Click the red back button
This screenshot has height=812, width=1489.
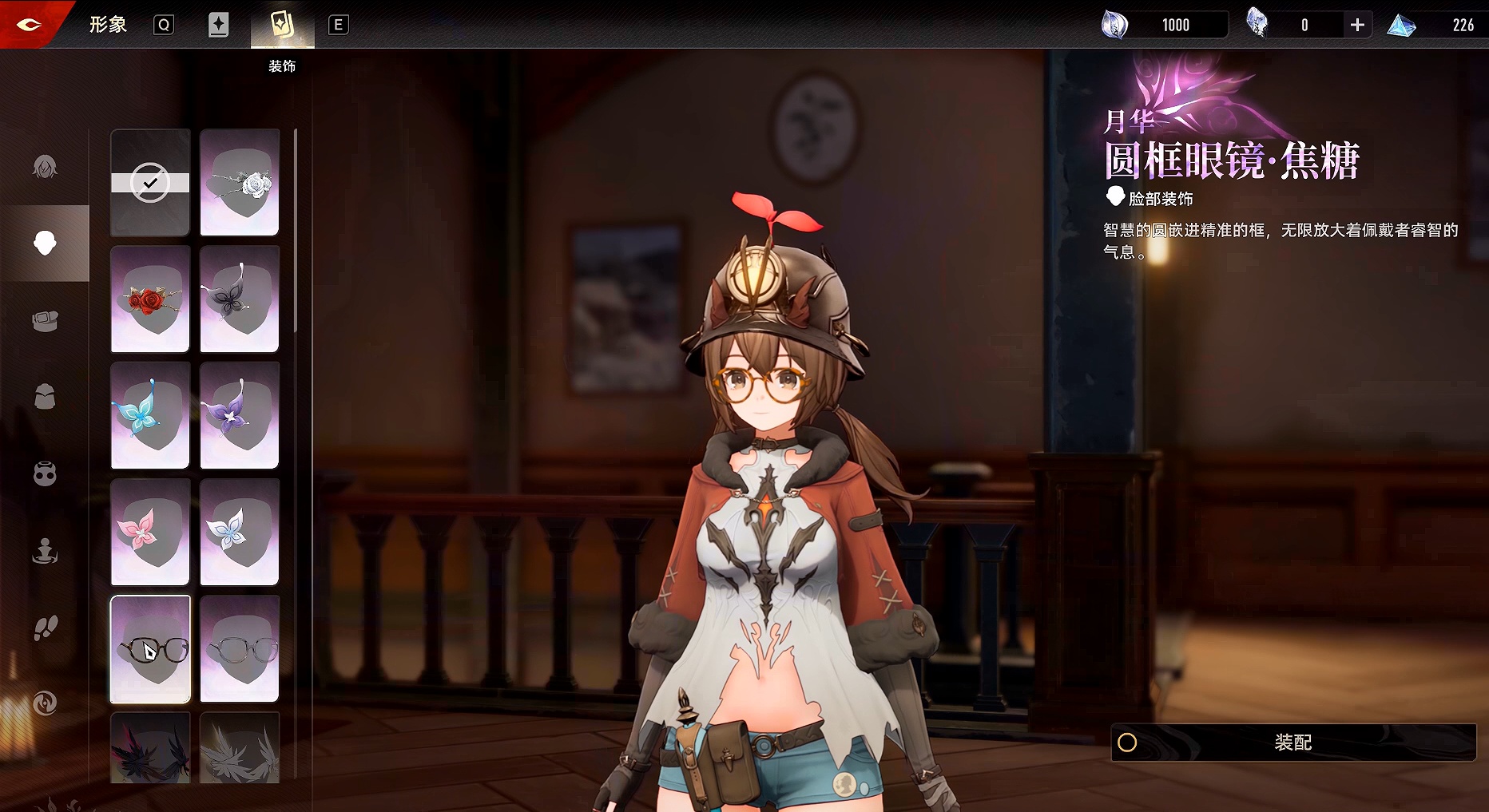point(30,25)
